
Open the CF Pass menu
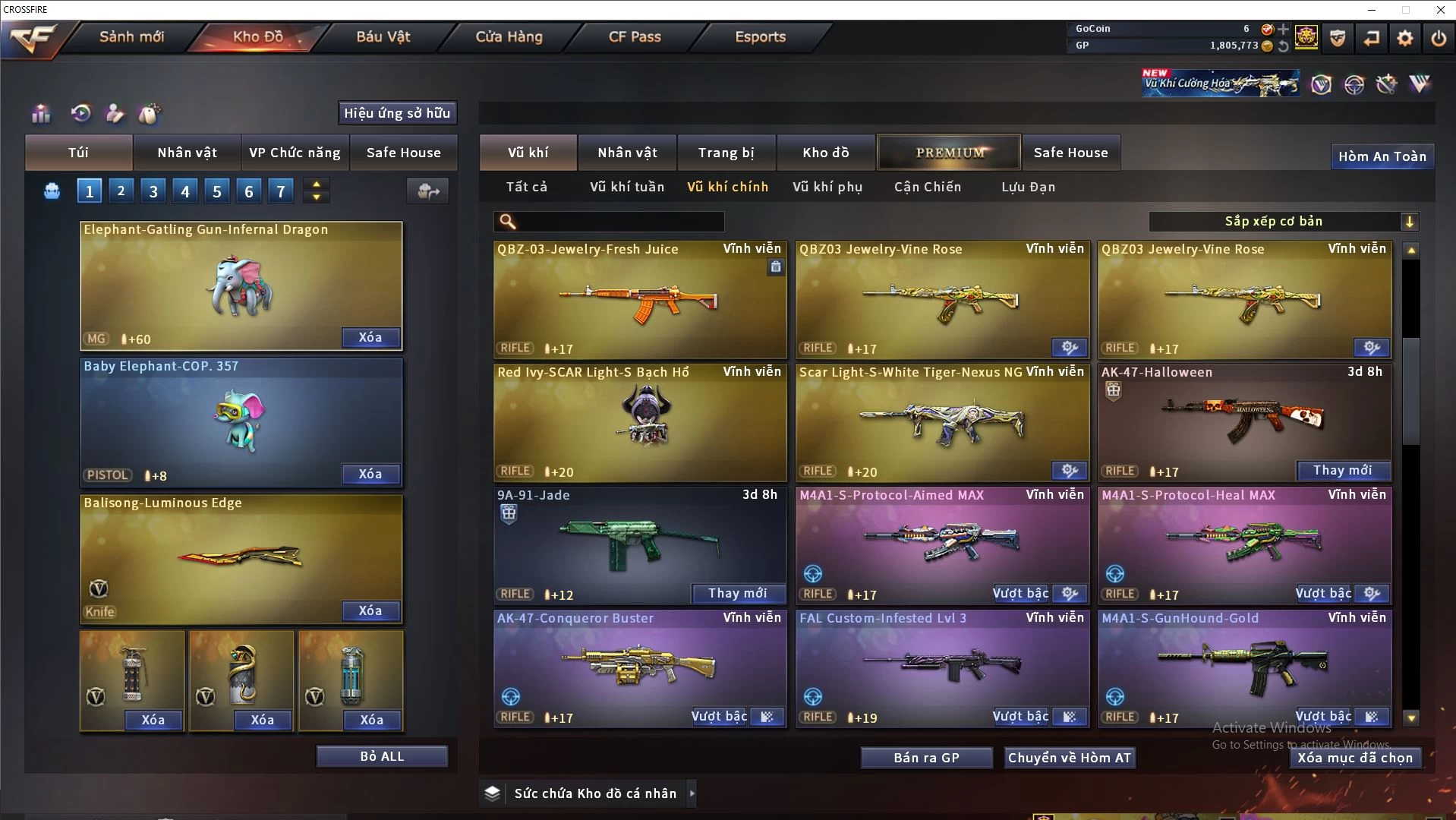click(635, 36)
